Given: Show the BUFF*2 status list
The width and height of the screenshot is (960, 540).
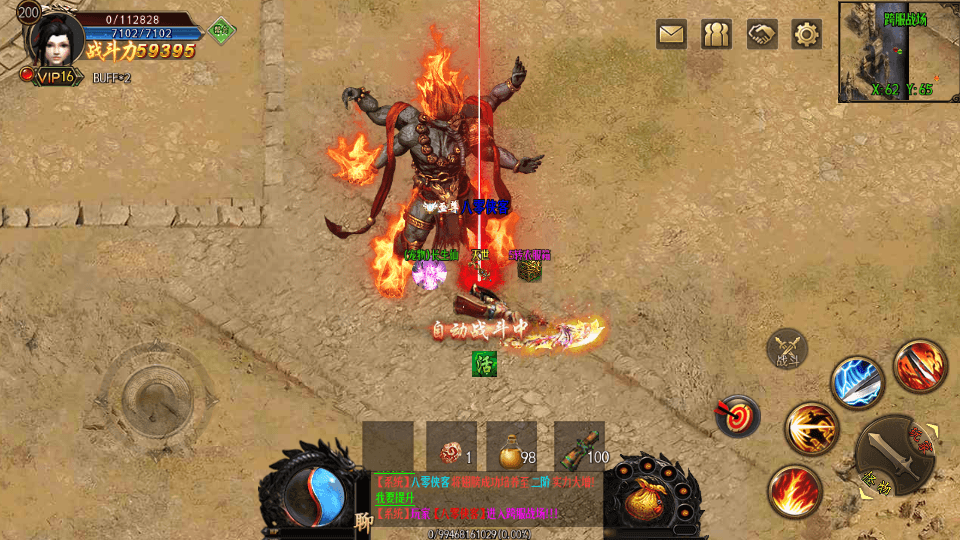Looking at the screenshot, I should (x=112, y=77).
